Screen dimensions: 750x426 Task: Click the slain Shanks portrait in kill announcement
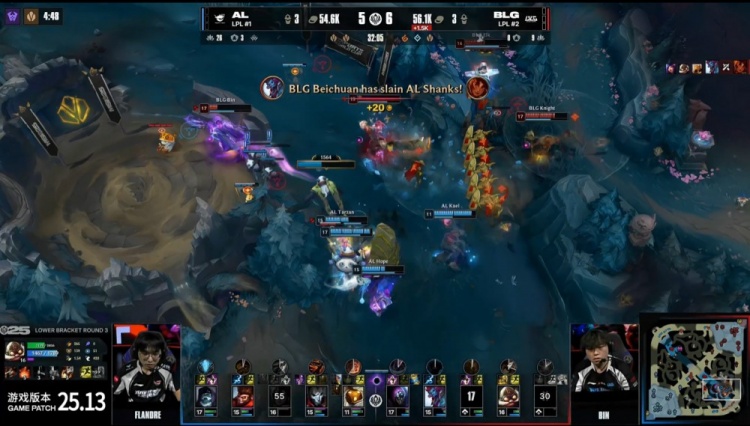[x=477, y=88]
